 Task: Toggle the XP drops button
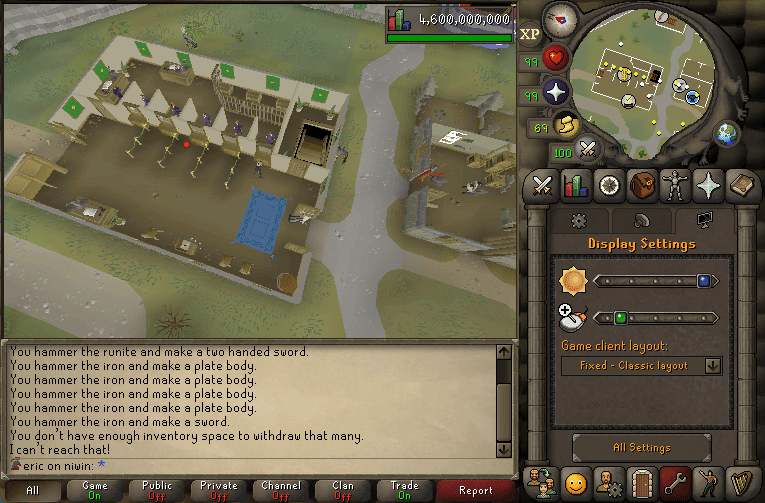[530, 34]
